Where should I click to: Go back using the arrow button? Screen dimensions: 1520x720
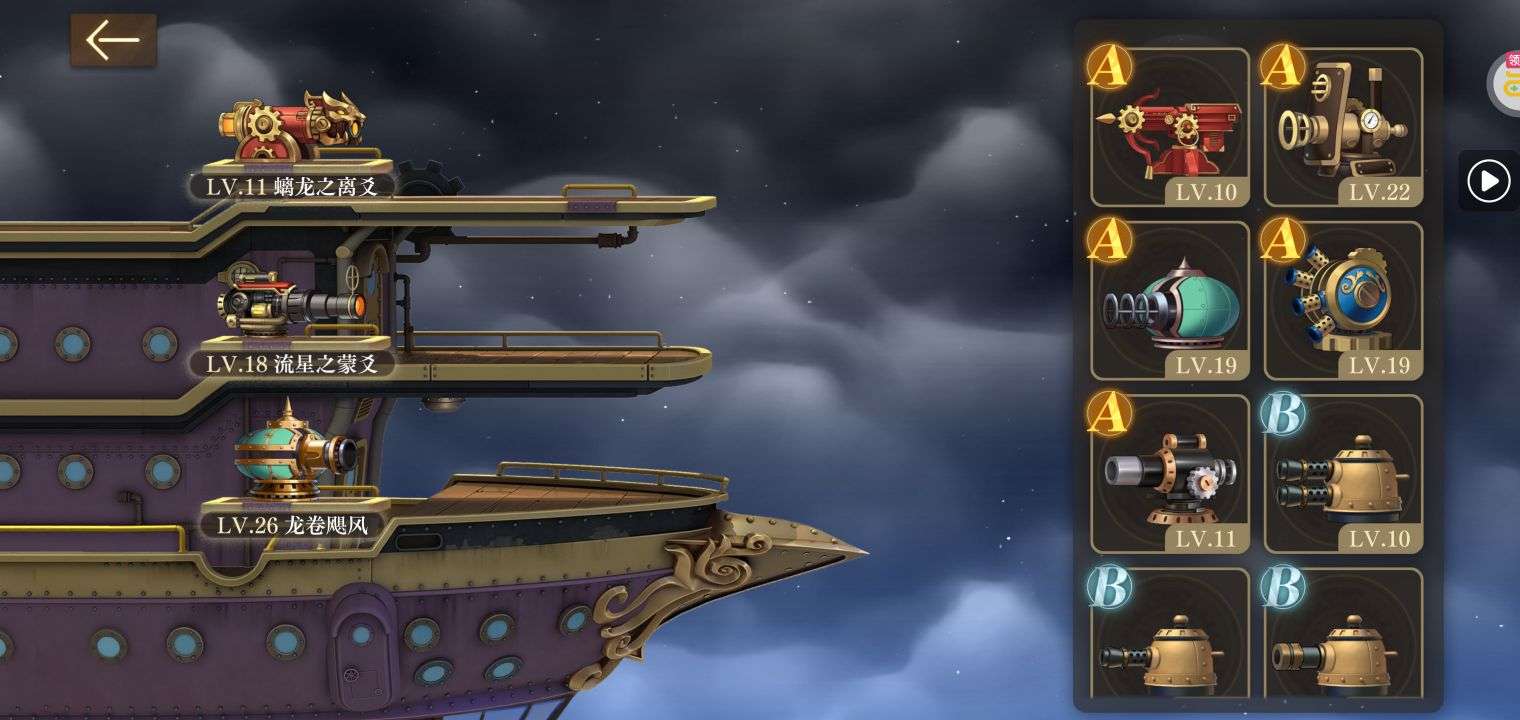coord(112,41)
